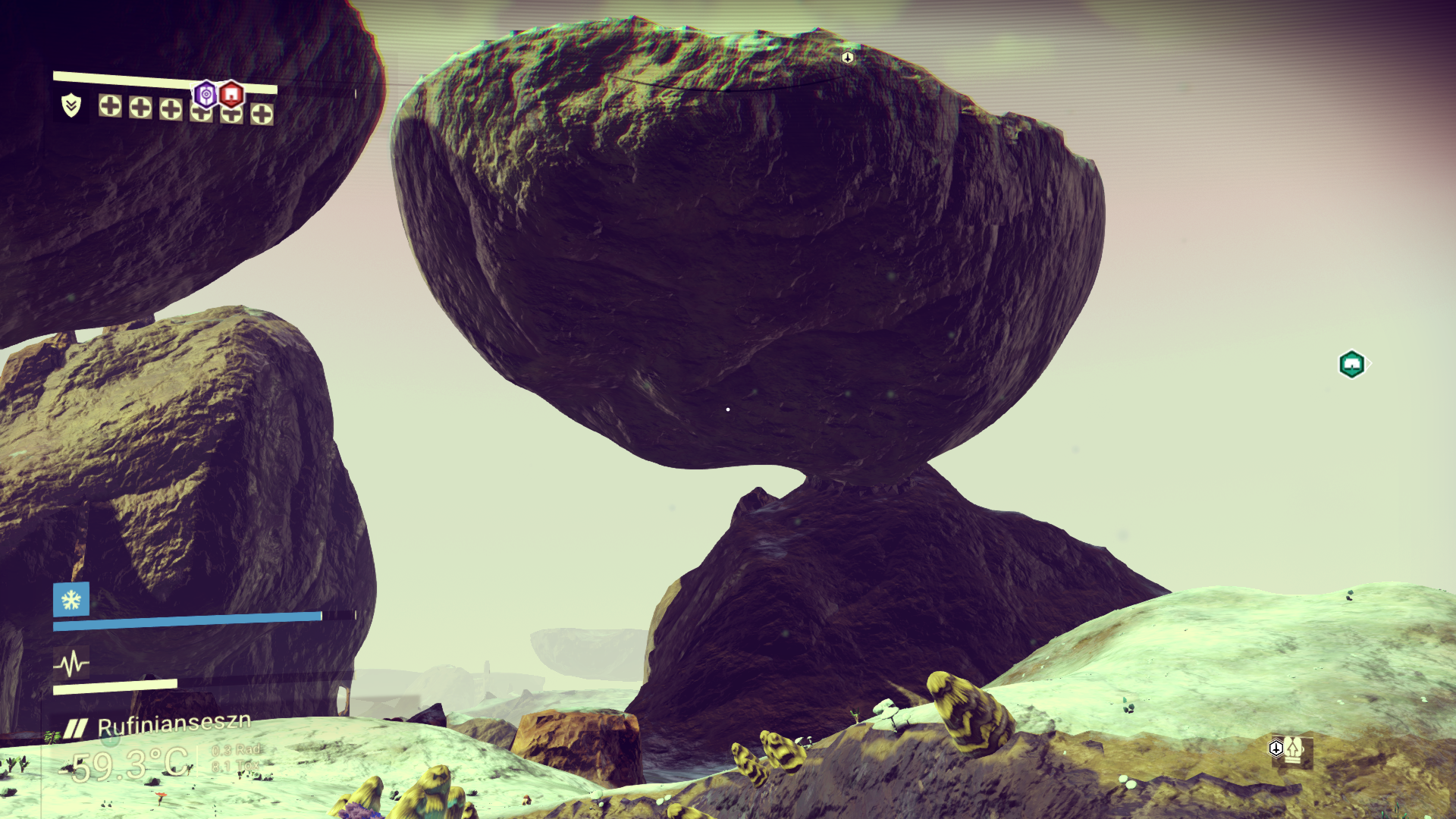This screenshot has width=1456, height=819.
Task: Click the small white hexagon marker on the boulder
Action: coord(848,57)
